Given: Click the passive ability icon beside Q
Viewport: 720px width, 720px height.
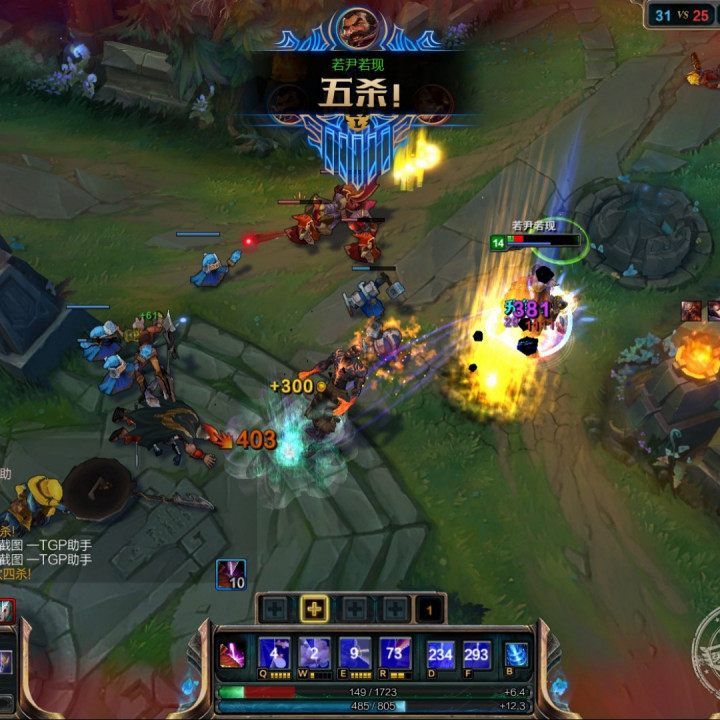Looking at the screenshot, I should [232, 655].
